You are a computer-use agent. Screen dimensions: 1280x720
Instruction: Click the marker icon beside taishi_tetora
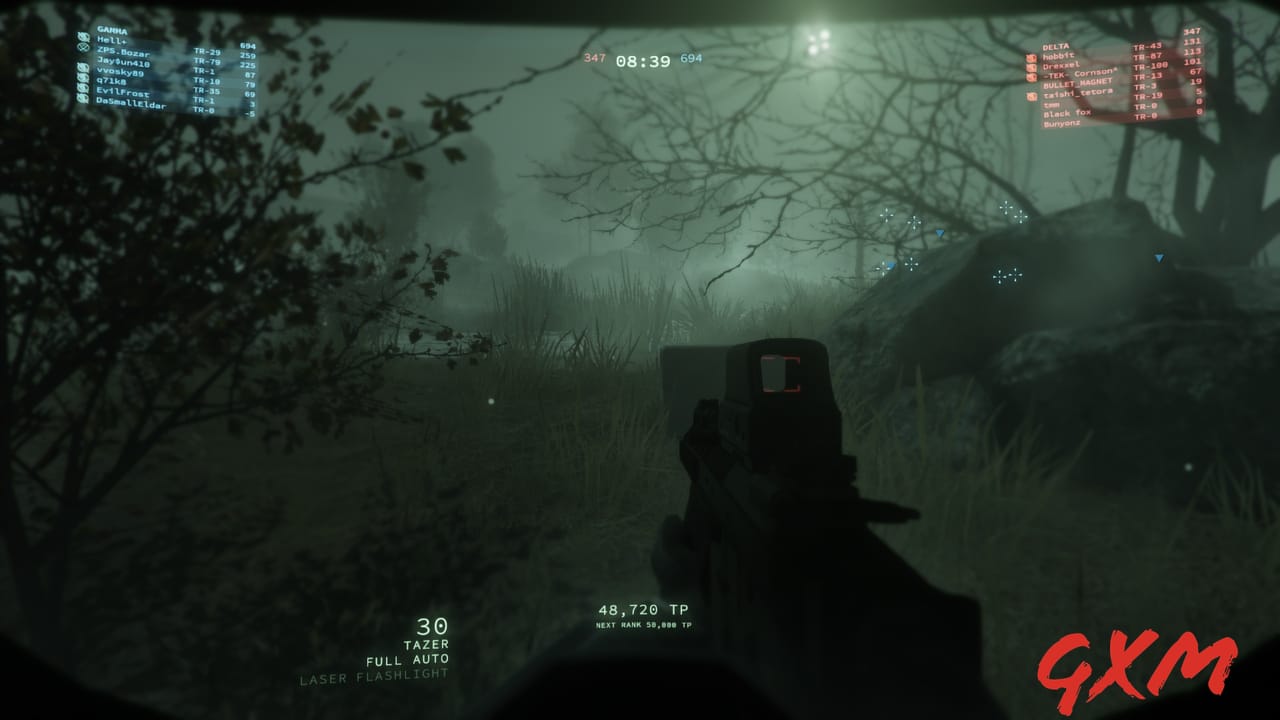coord(1031,95)
